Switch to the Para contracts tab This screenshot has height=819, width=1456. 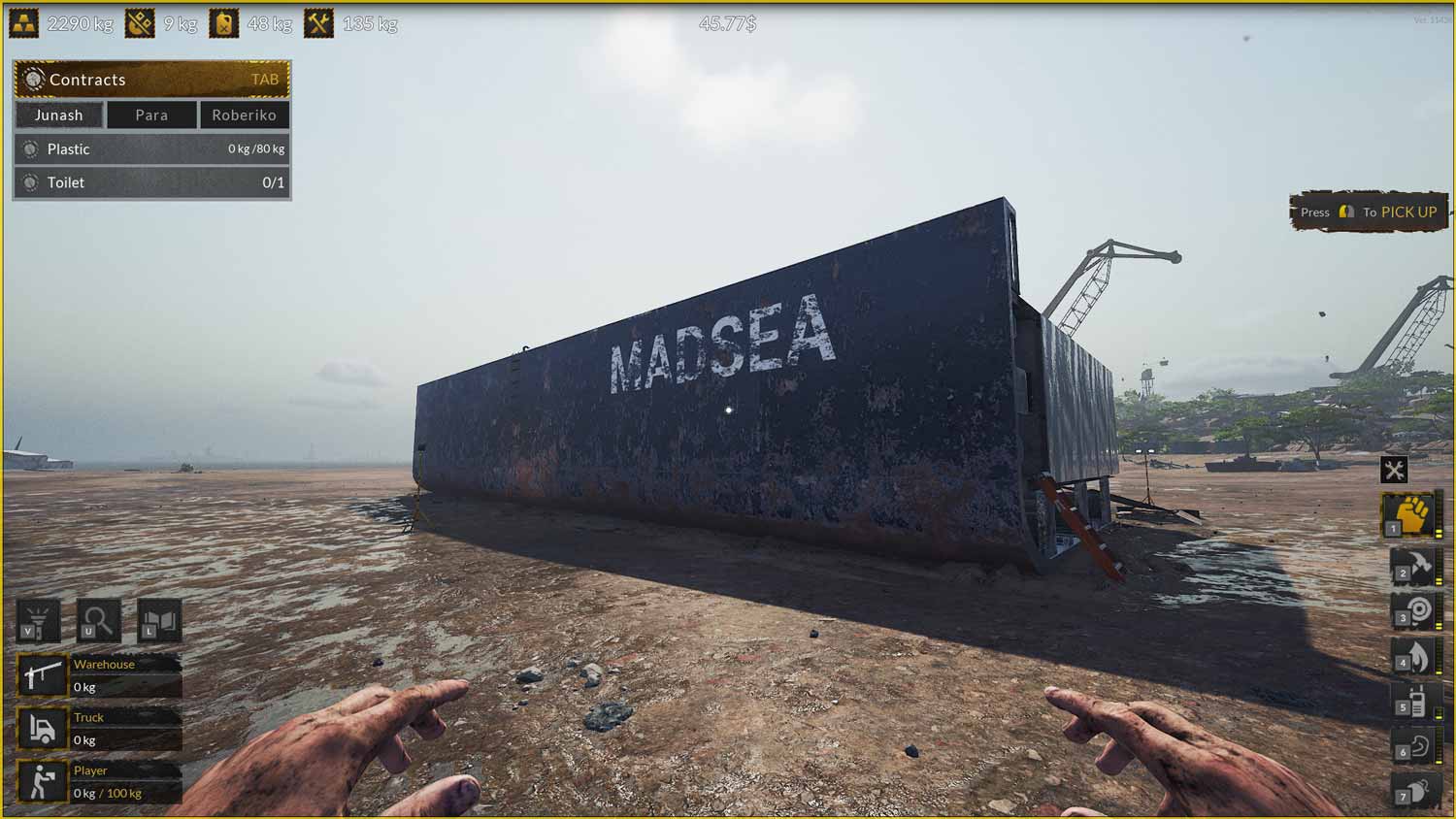coord(150,115)
